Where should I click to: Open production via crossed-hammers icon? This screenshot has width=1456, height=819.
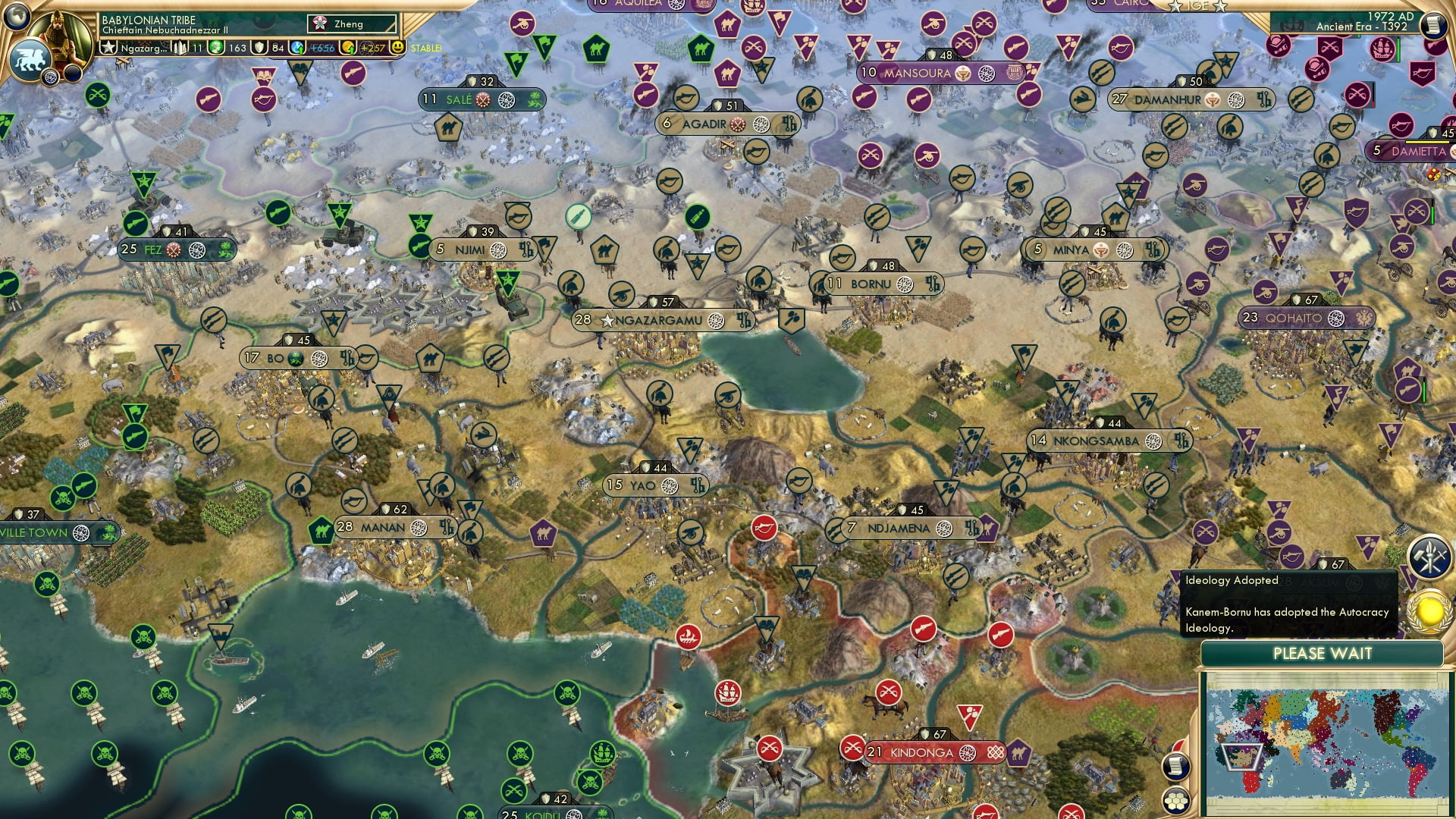pos(1429,556)
